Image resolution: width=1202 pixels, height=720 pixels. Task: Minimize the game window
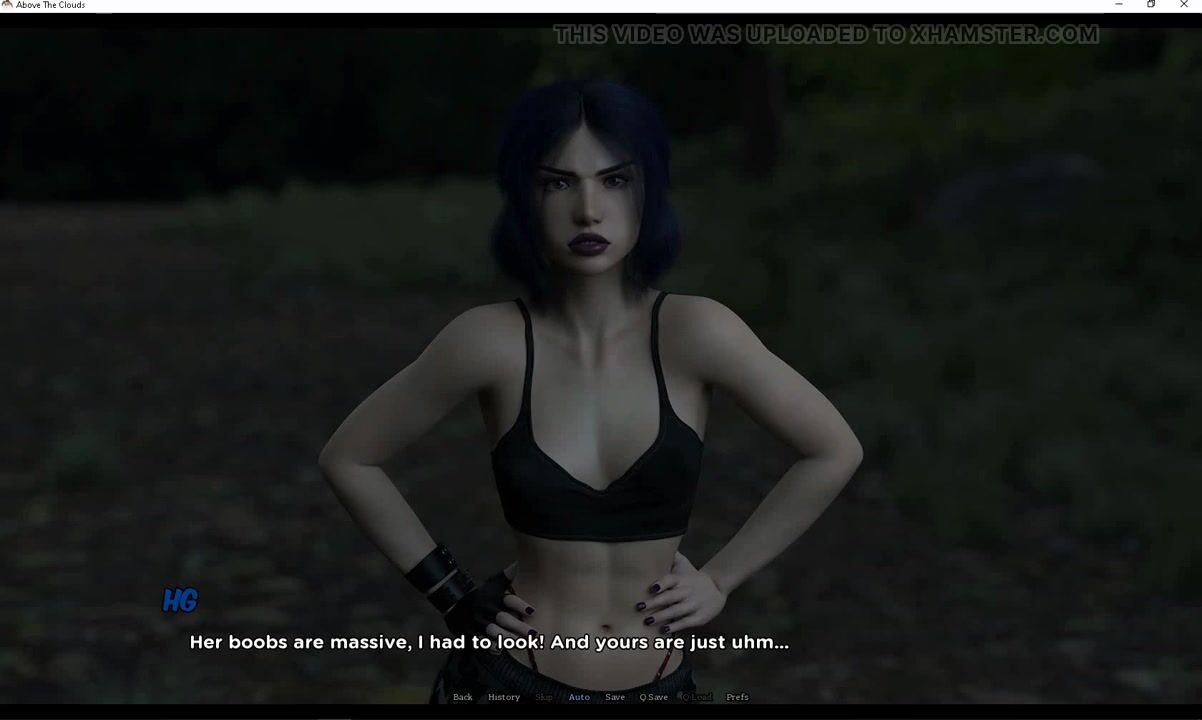coord(1118,5)
